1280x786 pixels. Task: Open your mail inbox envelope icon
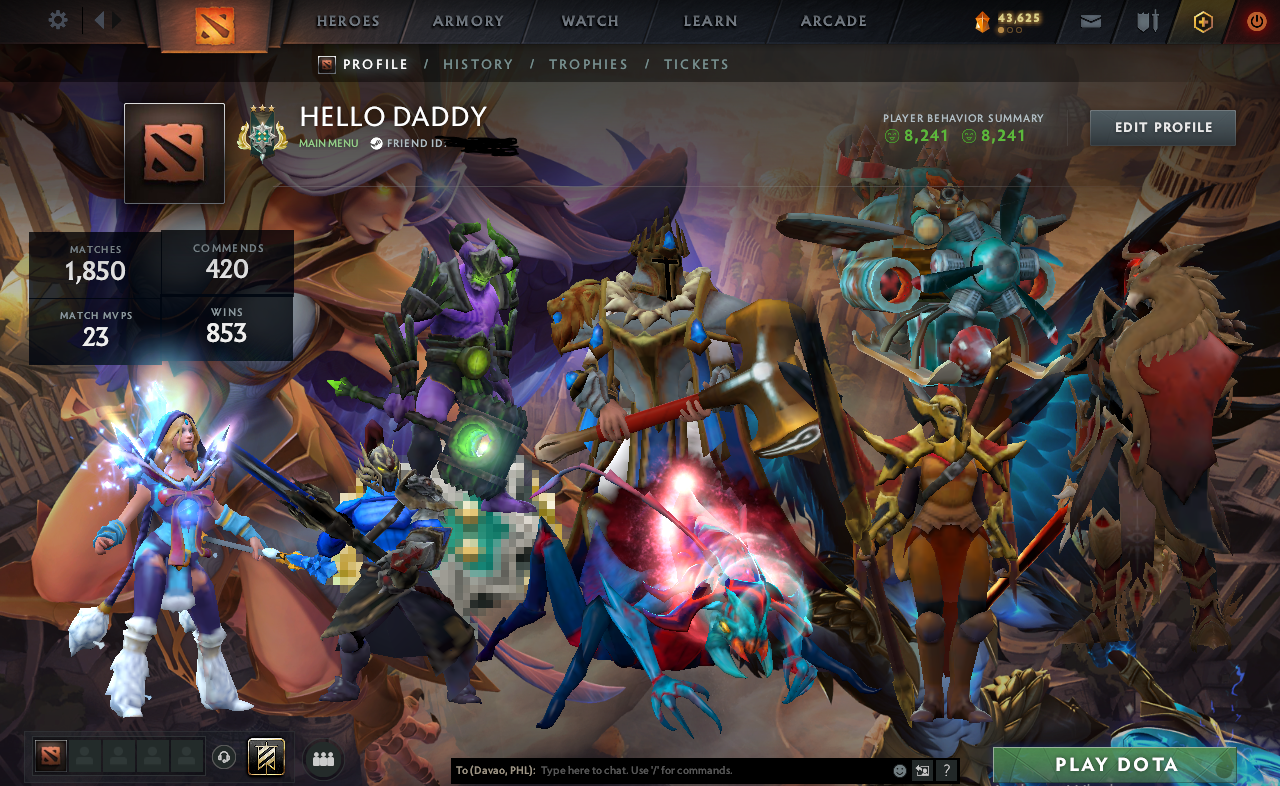click(1090, 20)
